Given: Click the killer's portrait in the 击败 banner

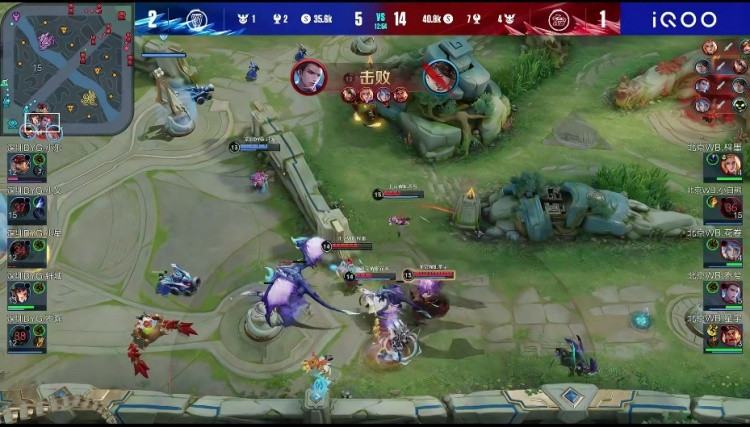Looking at the screenshot, I should tap(309, 76).
